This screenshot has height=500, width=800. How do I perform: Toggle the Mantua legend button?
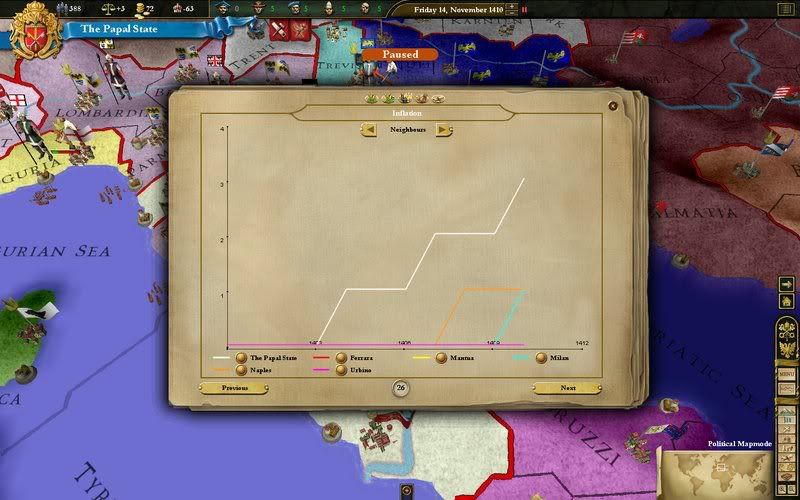point(441,357)
